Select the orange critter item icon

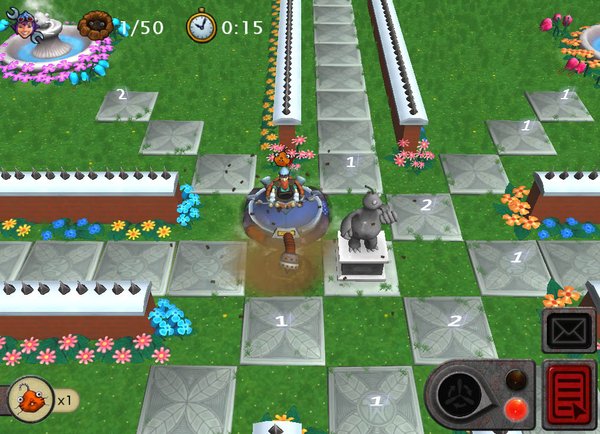(x=32, y=399)
